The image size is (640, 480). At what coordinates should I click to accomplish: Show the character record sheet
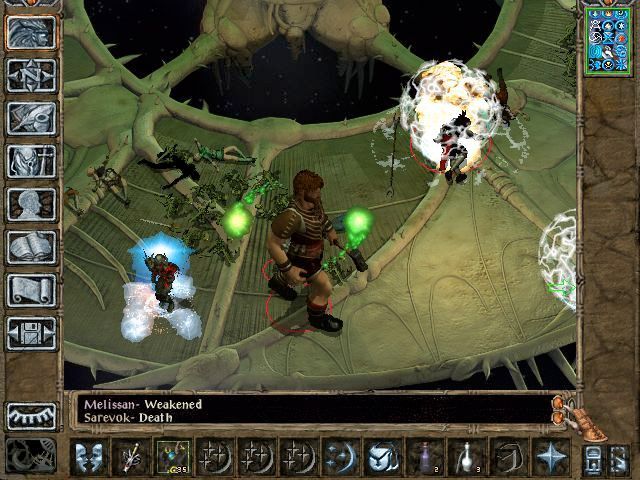tap(31, 203)
